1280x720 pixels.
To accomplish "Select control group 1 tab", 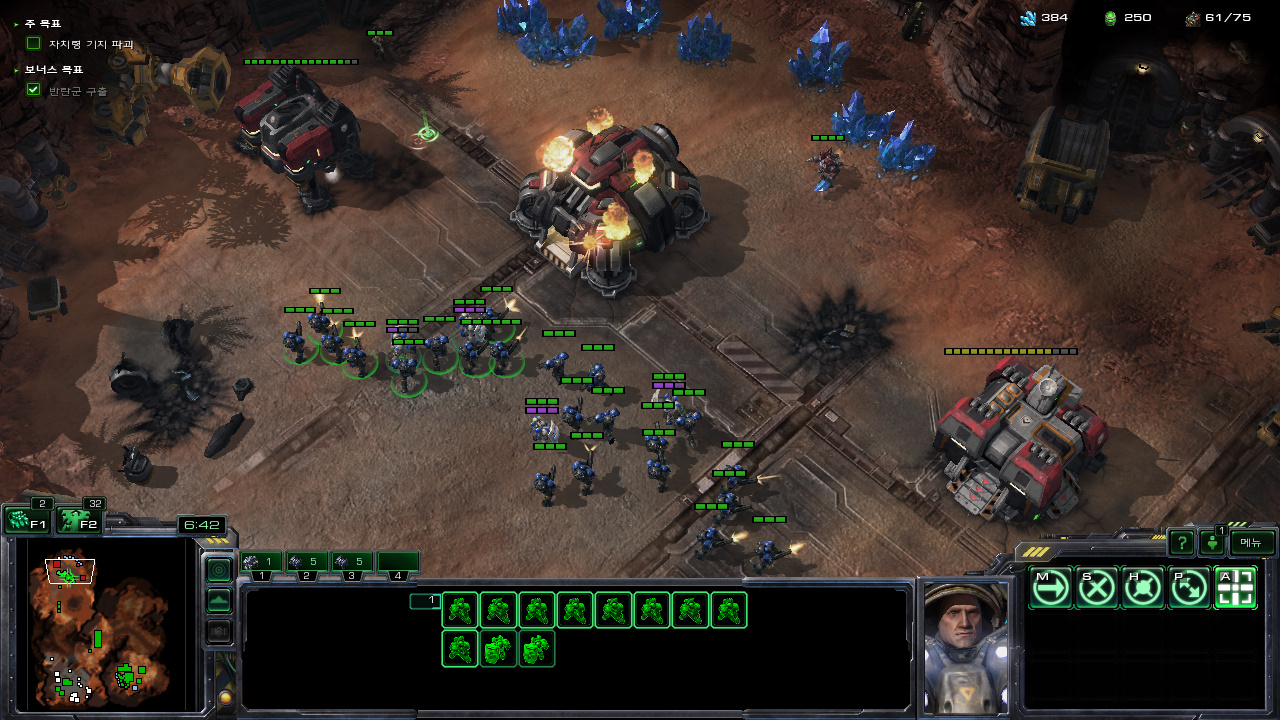I will click(x=261, y=563).
